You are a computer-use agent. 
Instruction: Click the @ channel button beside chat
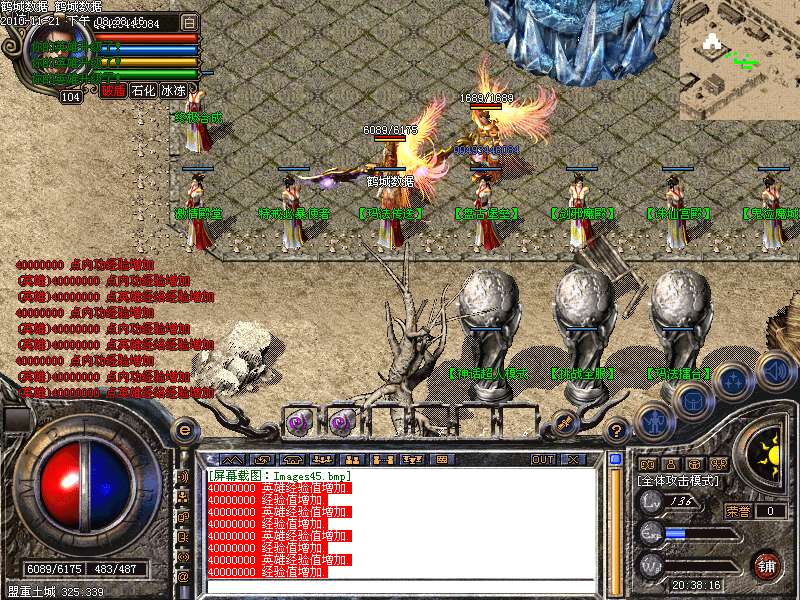pyautogui.click(x=184, y=577)
